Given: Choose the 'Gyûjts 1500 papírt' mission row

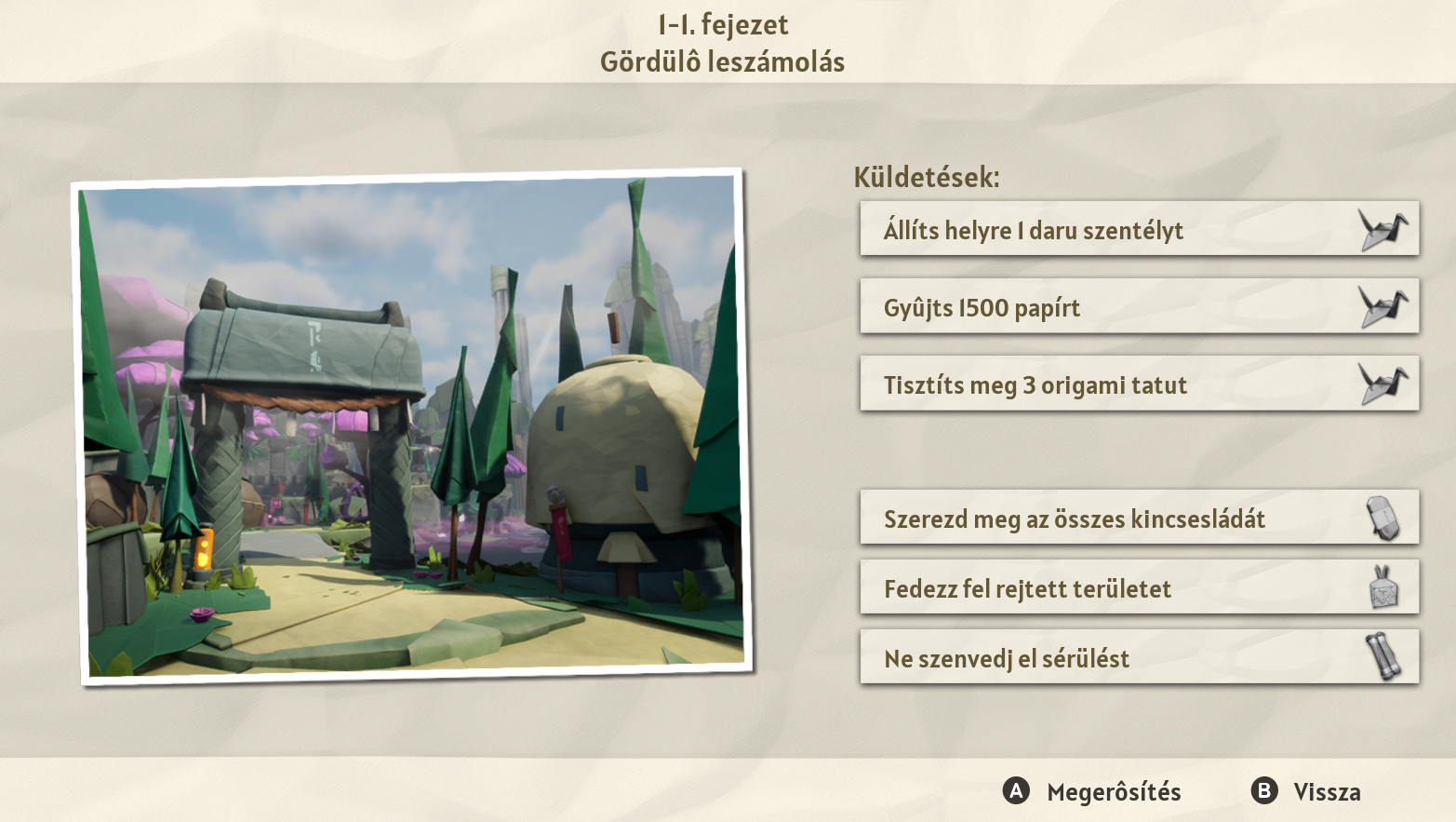Looking at the screenshot, I should click(1139, 306).
